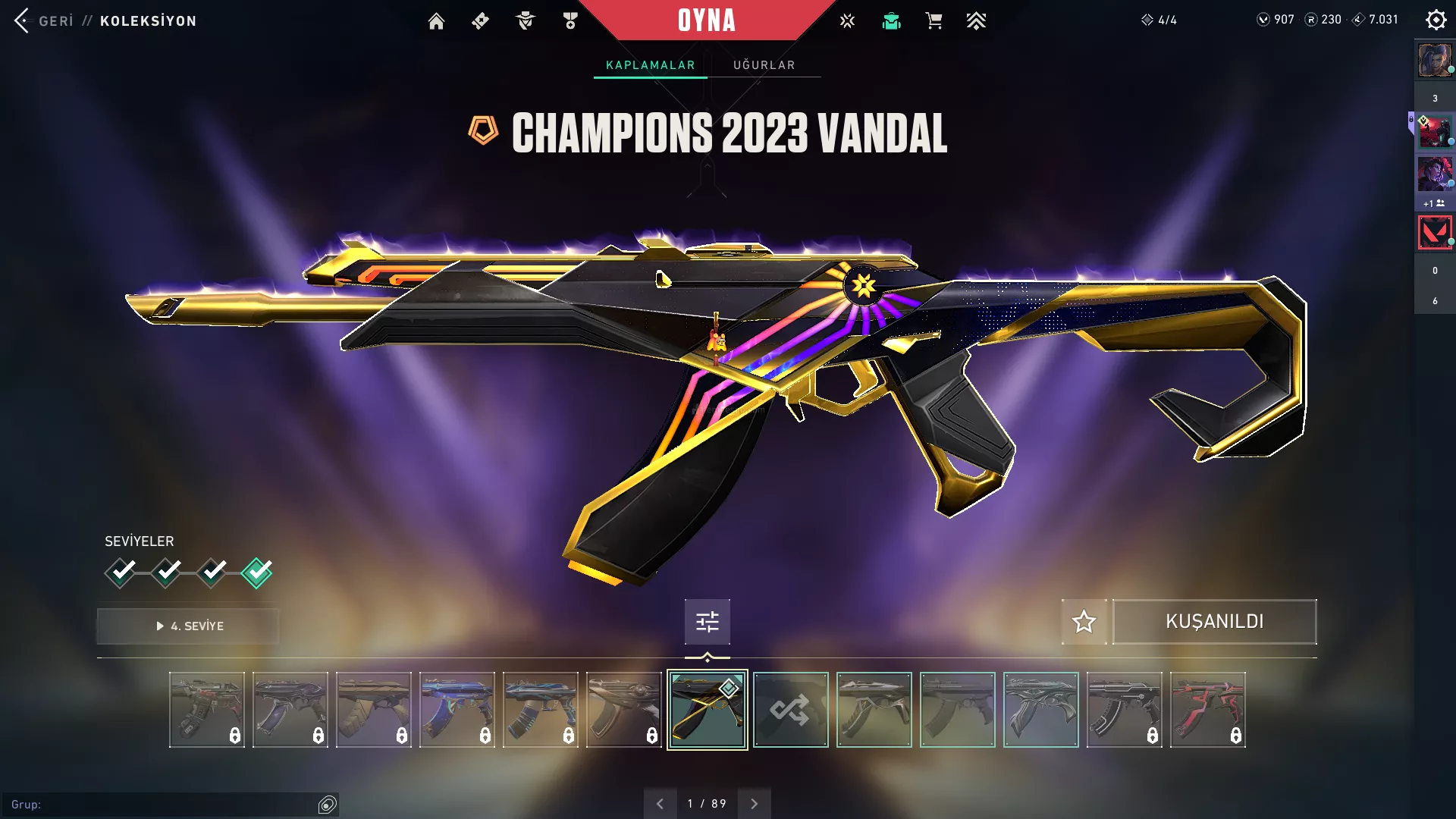Select the fourth level checkmark
This screenshot has height=819, width=1456.
click(x=256, y=573)
